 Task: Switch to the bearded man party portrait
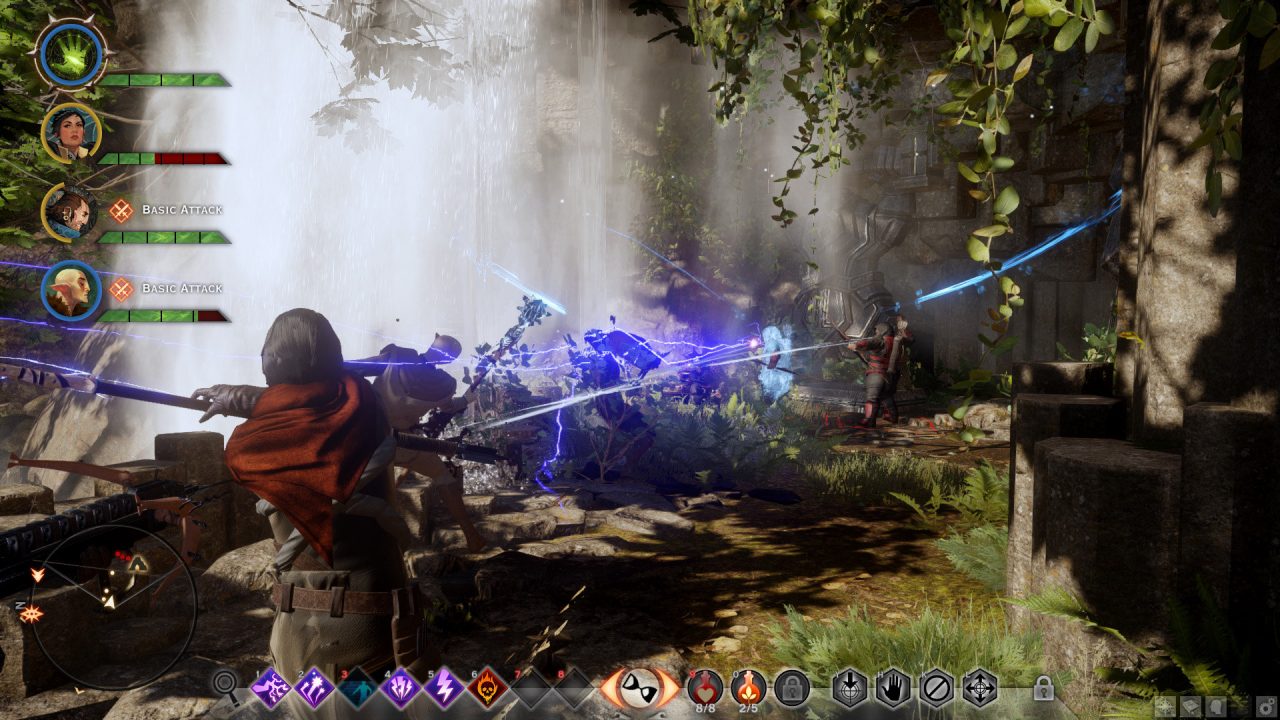point(72,212)
